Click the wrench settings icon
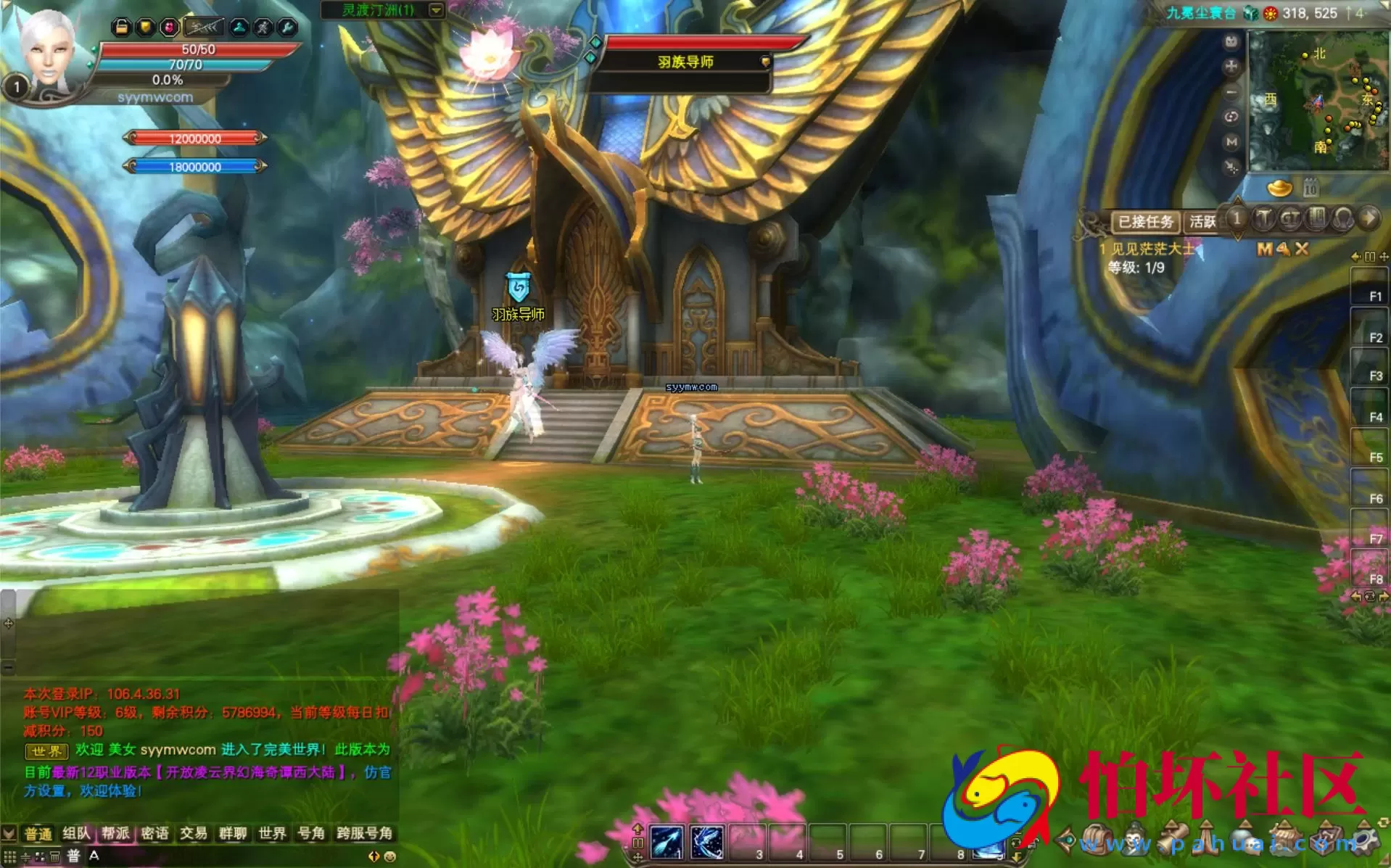 click(x=287, y=28)
